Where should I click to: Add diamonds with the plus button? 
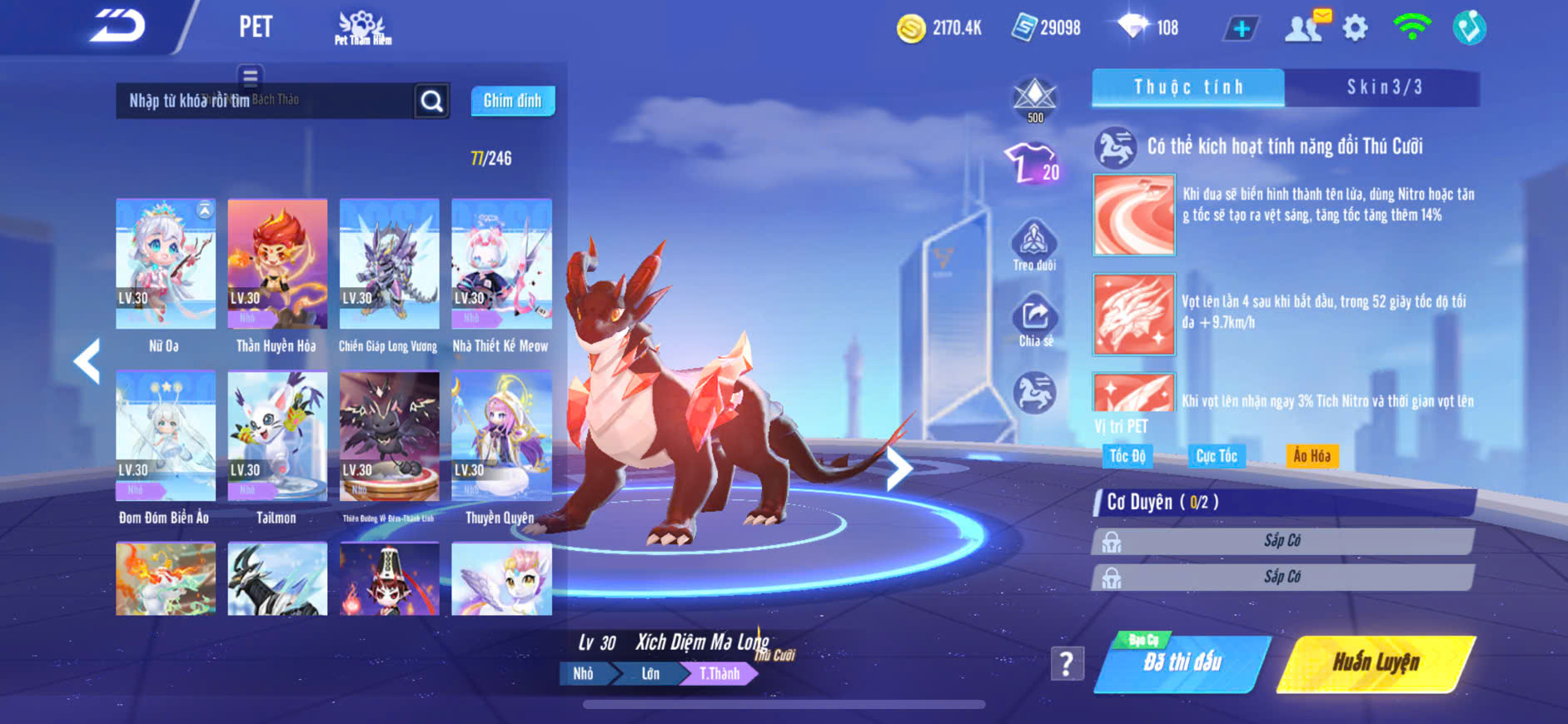1241,28
